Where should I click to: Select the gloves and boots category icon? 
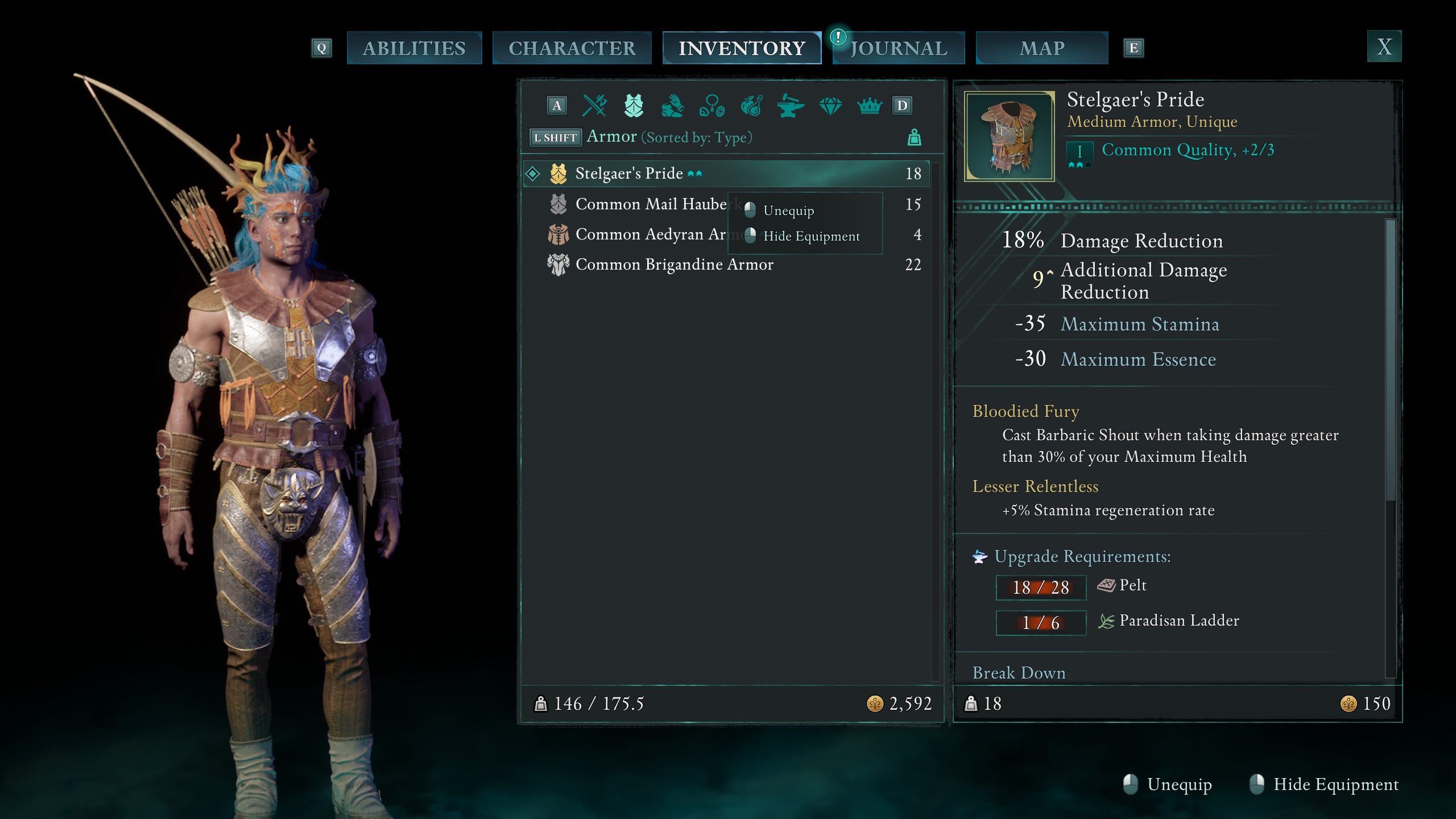pyautogui.click(x=672, y=105)
